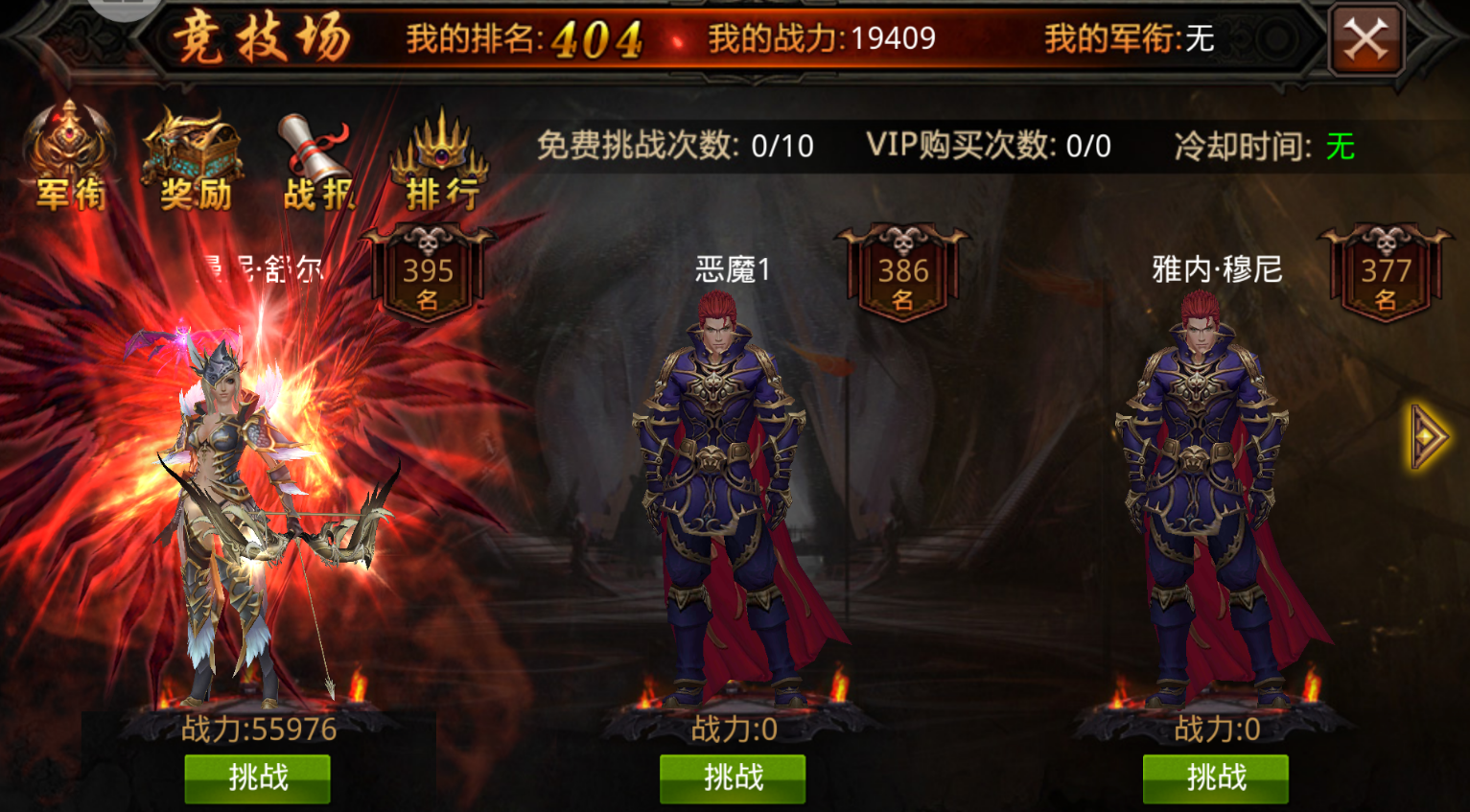This screenshot has height=812, width=1470.
Task: Open the 排行 ranking crown icon
Action: (441, 153)
